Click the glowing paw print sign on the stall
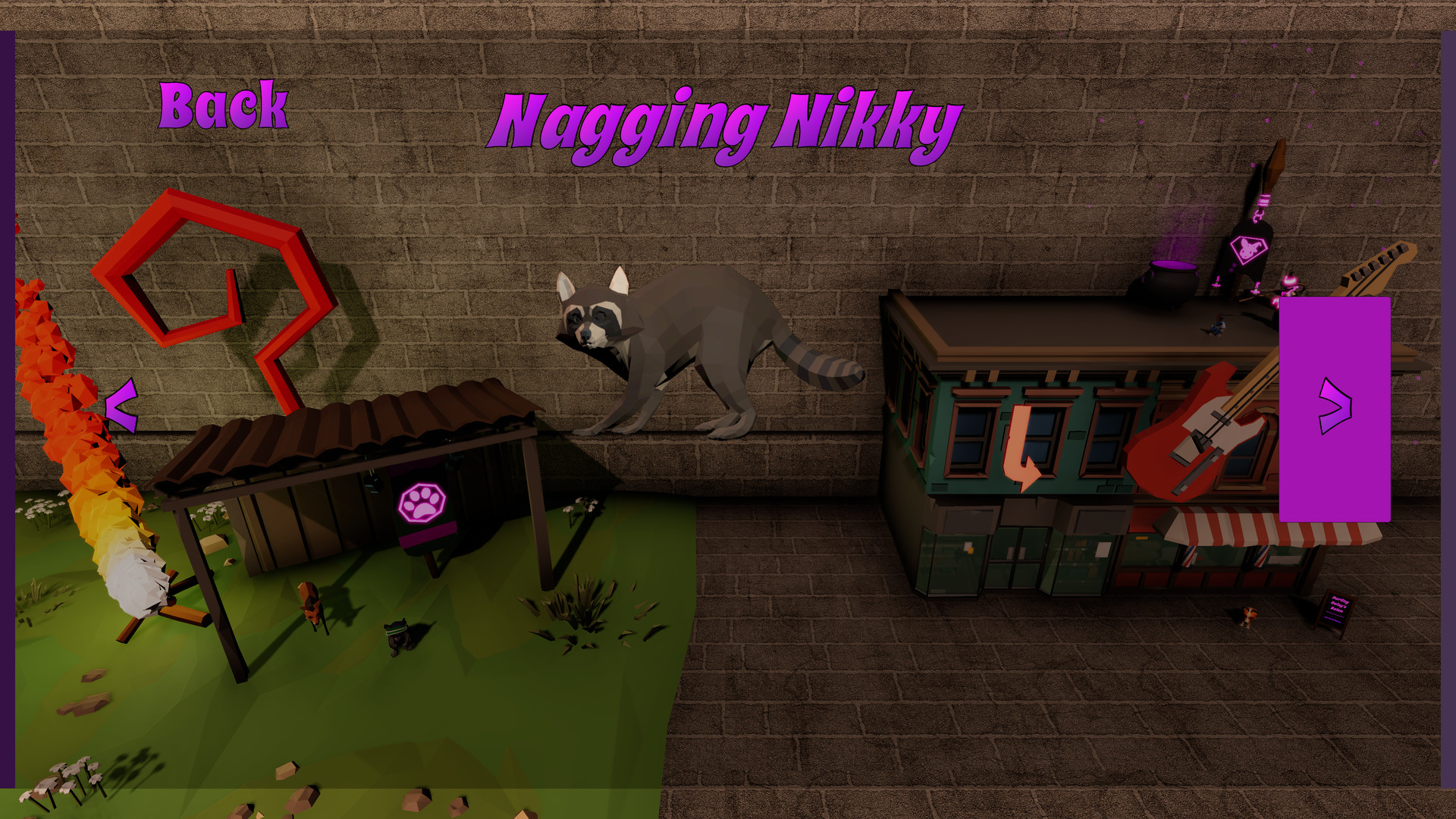 coord(421,502)
